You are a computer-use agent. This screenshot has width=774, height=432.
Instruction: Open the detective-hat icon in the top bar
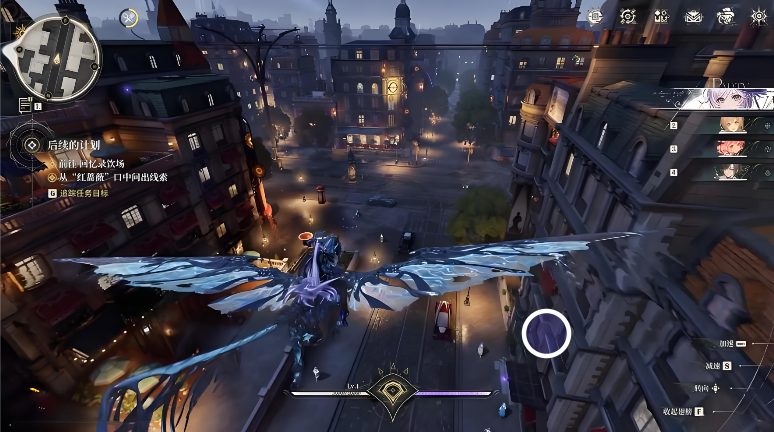727,16
